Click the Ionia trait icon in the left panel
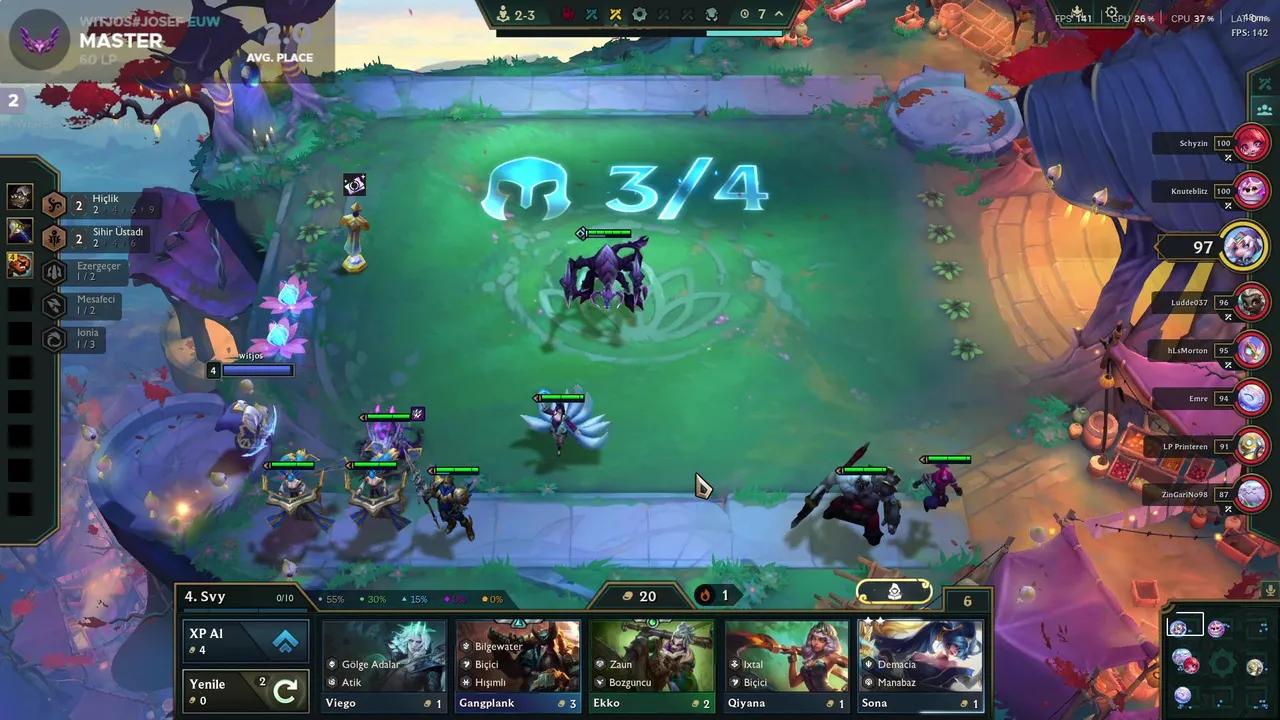 point(54,339)
